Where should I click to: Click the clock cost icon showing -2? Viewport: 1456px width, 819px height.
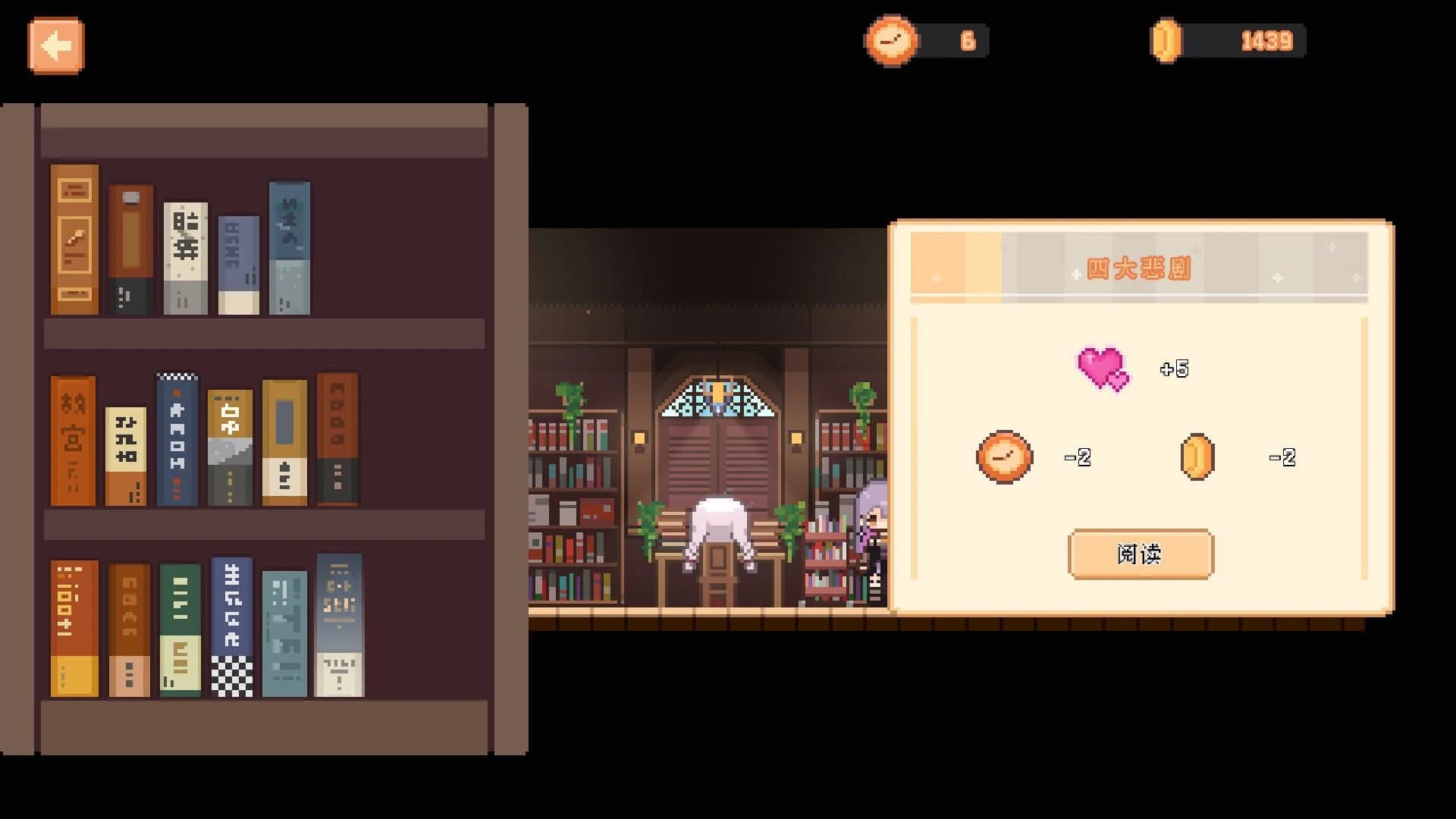click(1005, 456)
